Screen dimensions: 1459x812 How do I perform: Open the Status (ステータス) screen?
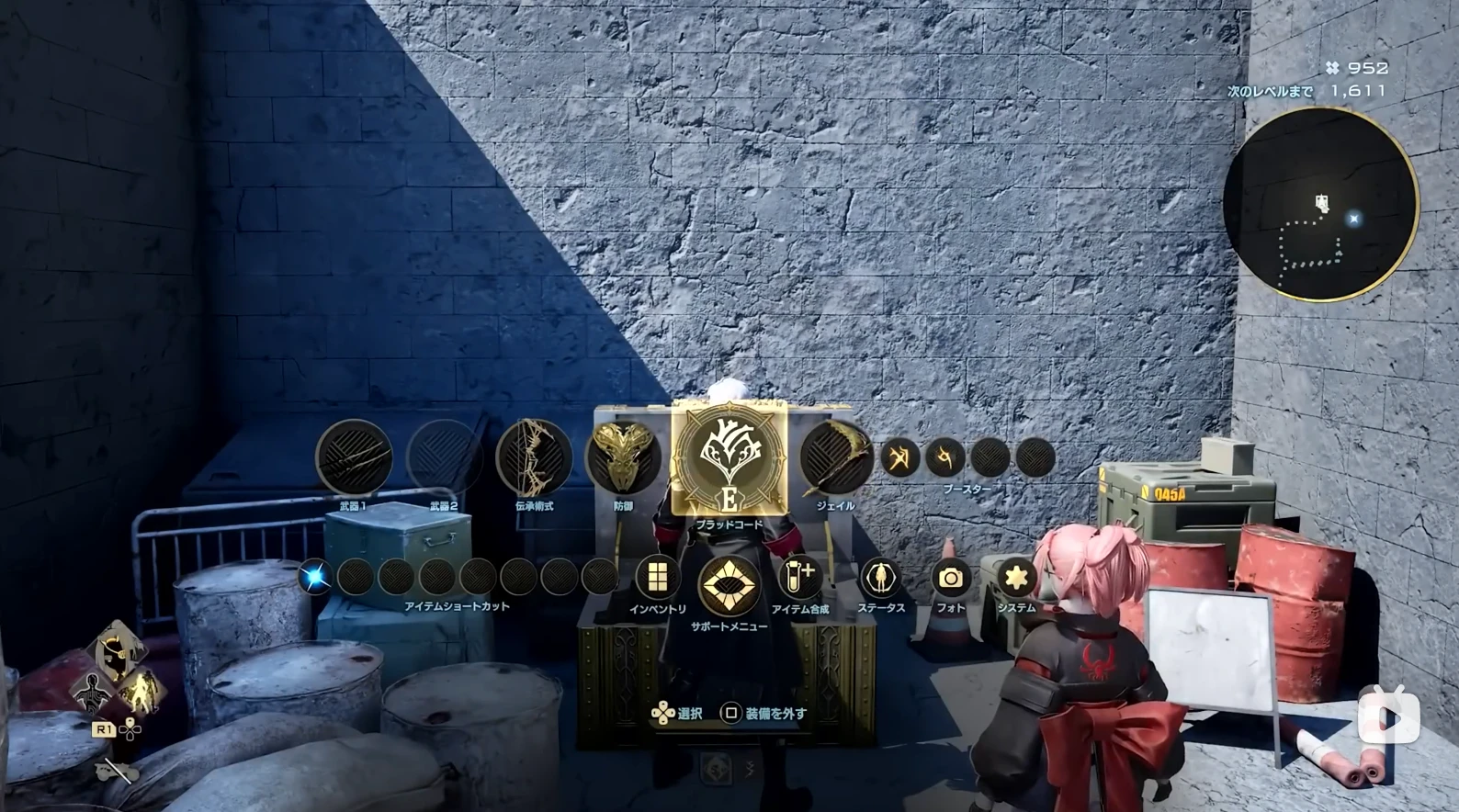pos(881,578)
